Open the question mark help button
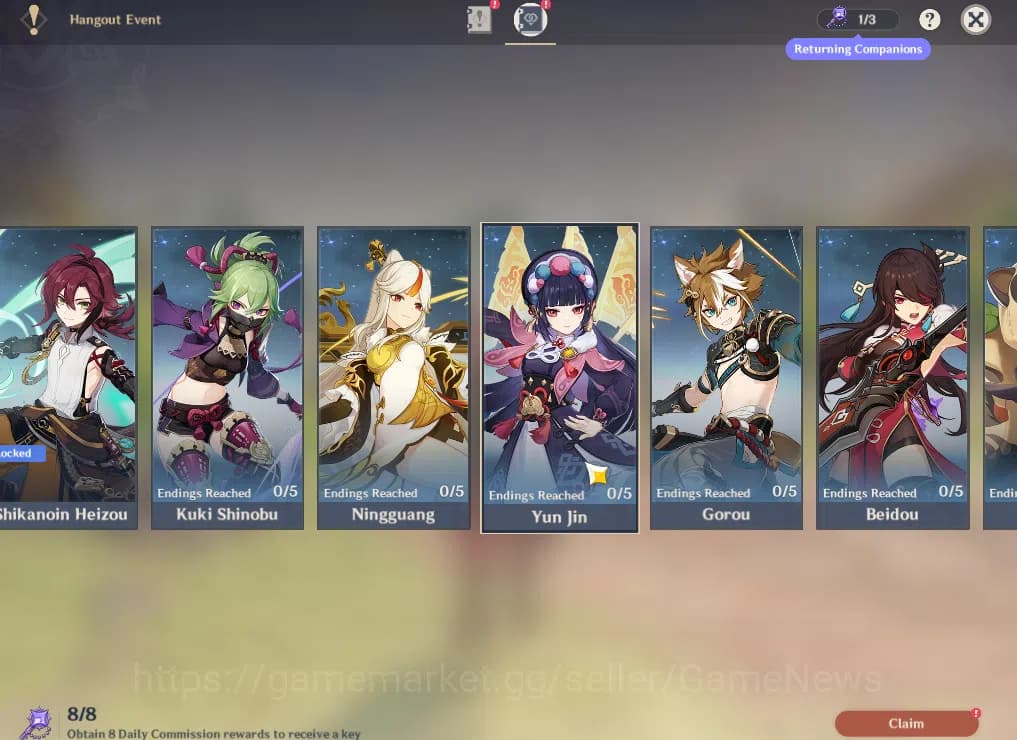The height and width of the screenshot is (740, 1017). click(930, 19)
